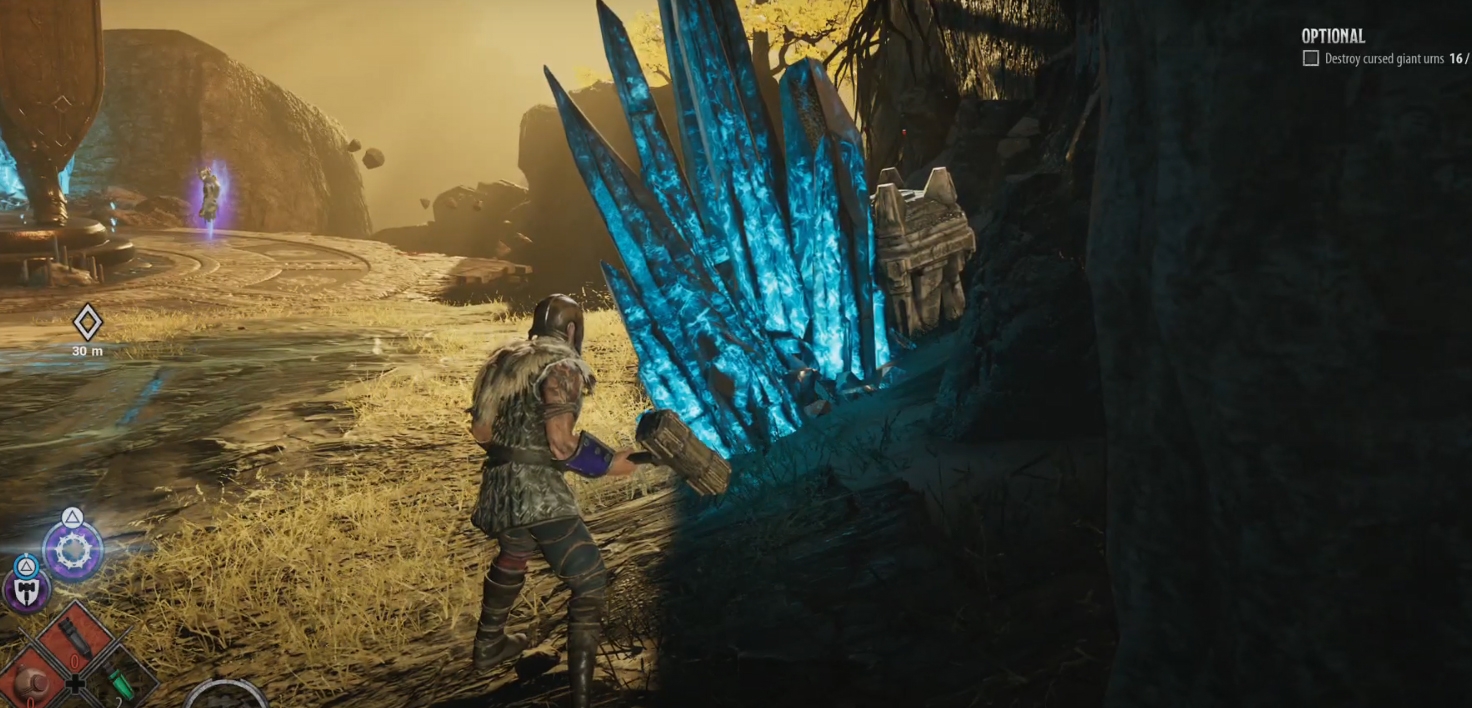Viewport: 1472px width, 708px height.
Task: Activate the hammer shield ability icon
Action: 26,590
